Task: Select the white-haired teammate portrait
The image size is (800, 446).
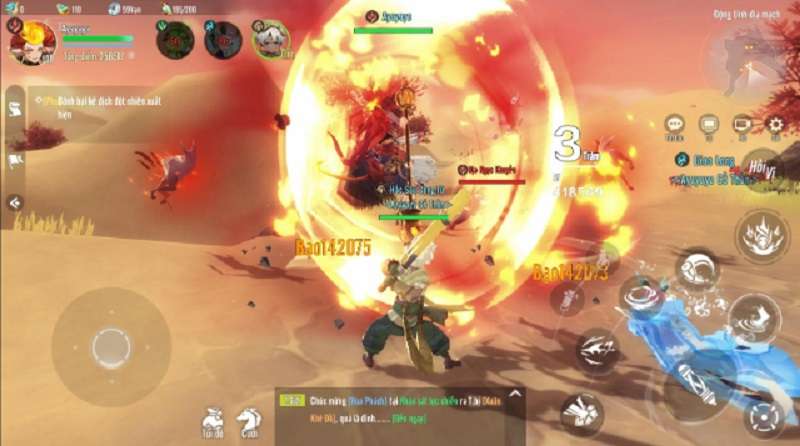Action: pos(270,40)
